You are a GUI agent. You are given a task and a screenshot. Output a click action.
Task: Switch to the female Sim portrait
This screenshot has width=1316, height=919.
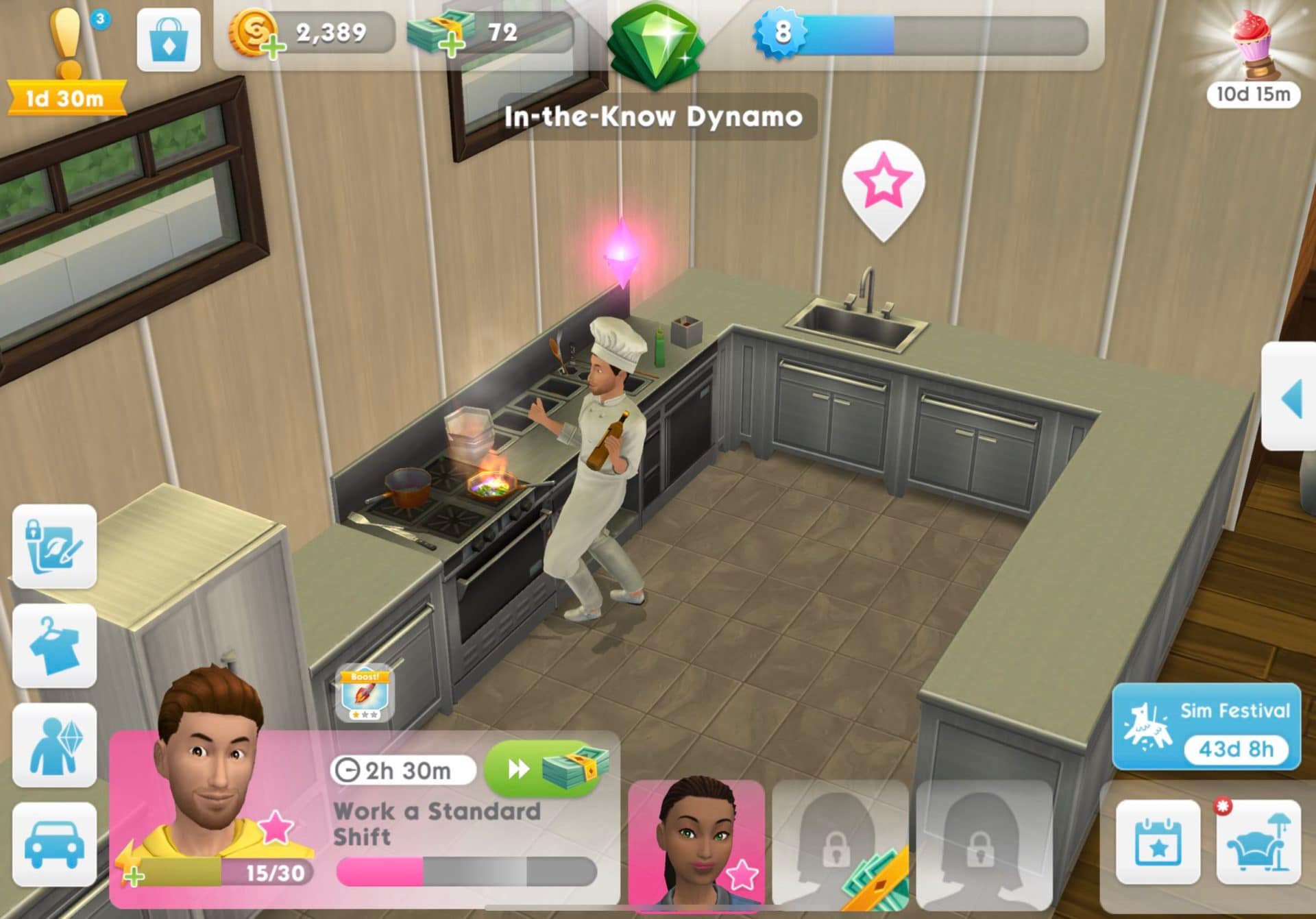(696, 843)
